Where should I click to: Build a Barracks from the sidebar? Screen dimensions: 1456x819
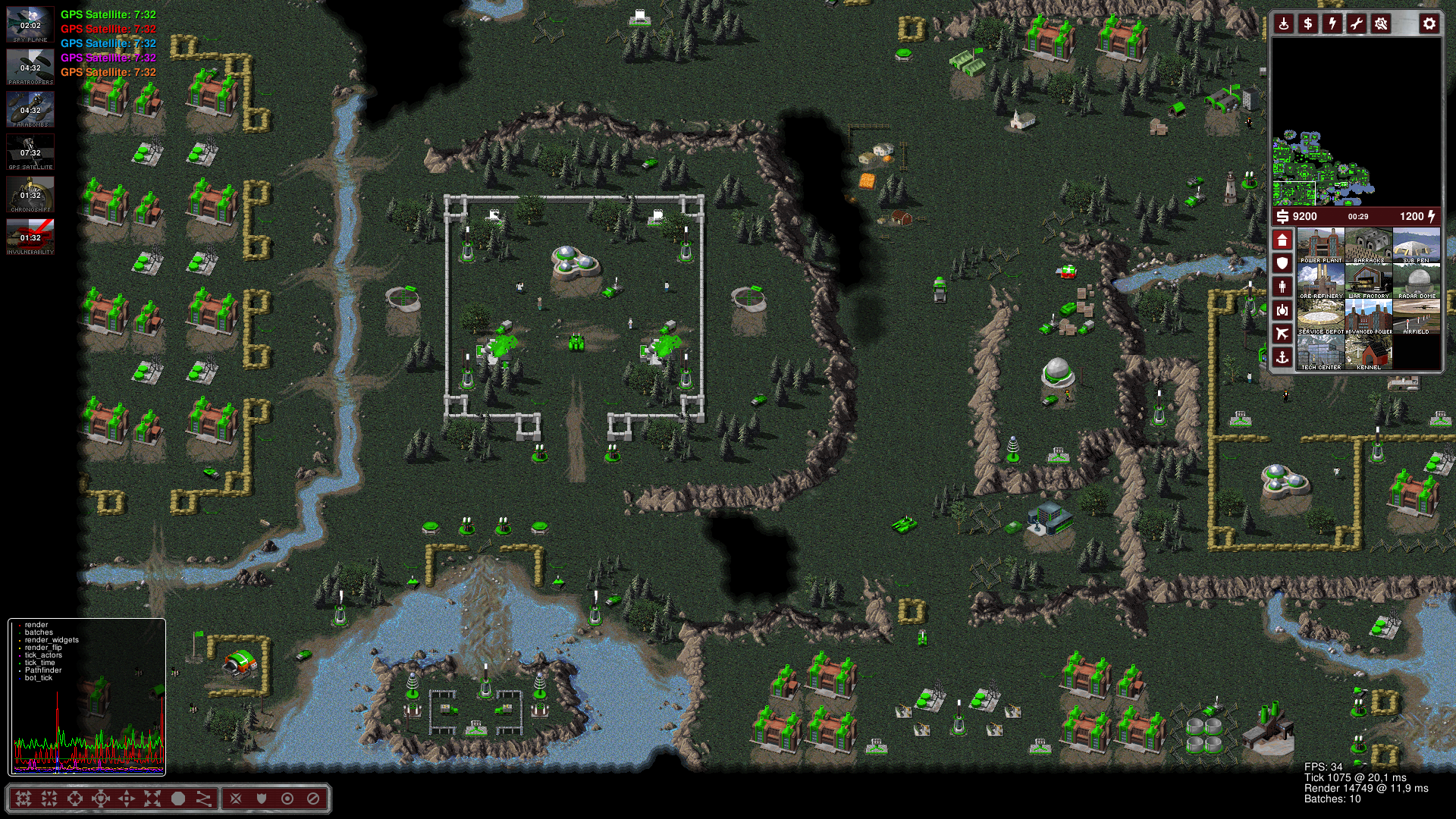click(1369, 245)
